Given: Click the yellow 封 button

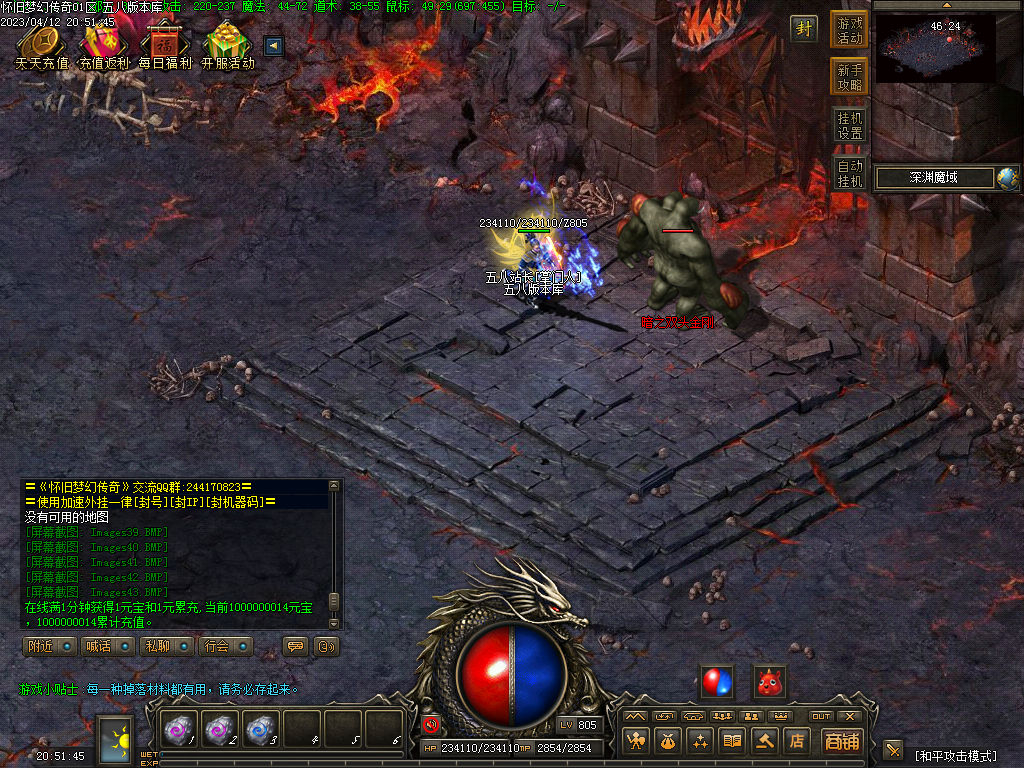Looking at the screenshot, I should point(803,28).
